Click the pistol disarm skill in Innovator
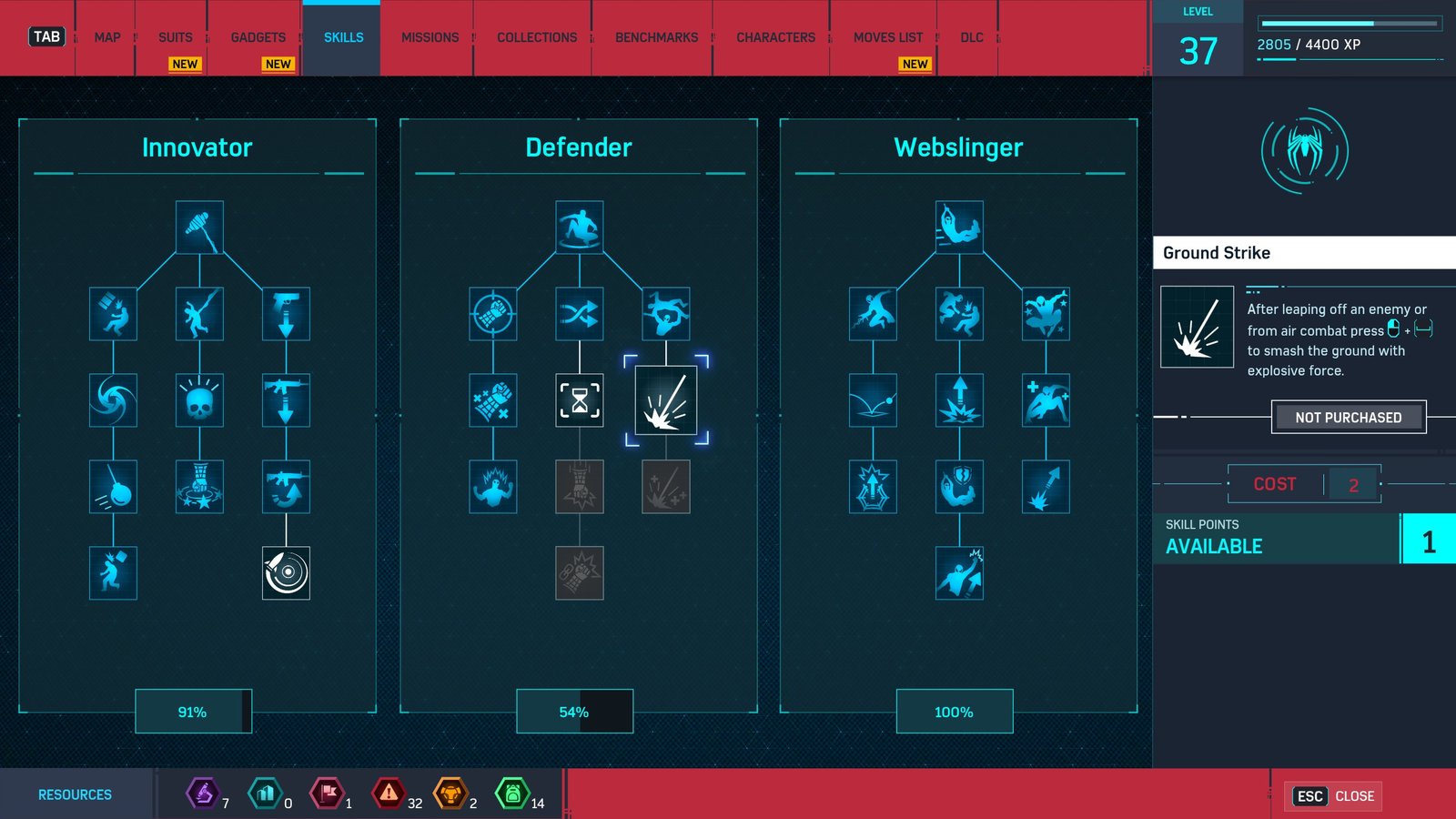 point(286,314)
